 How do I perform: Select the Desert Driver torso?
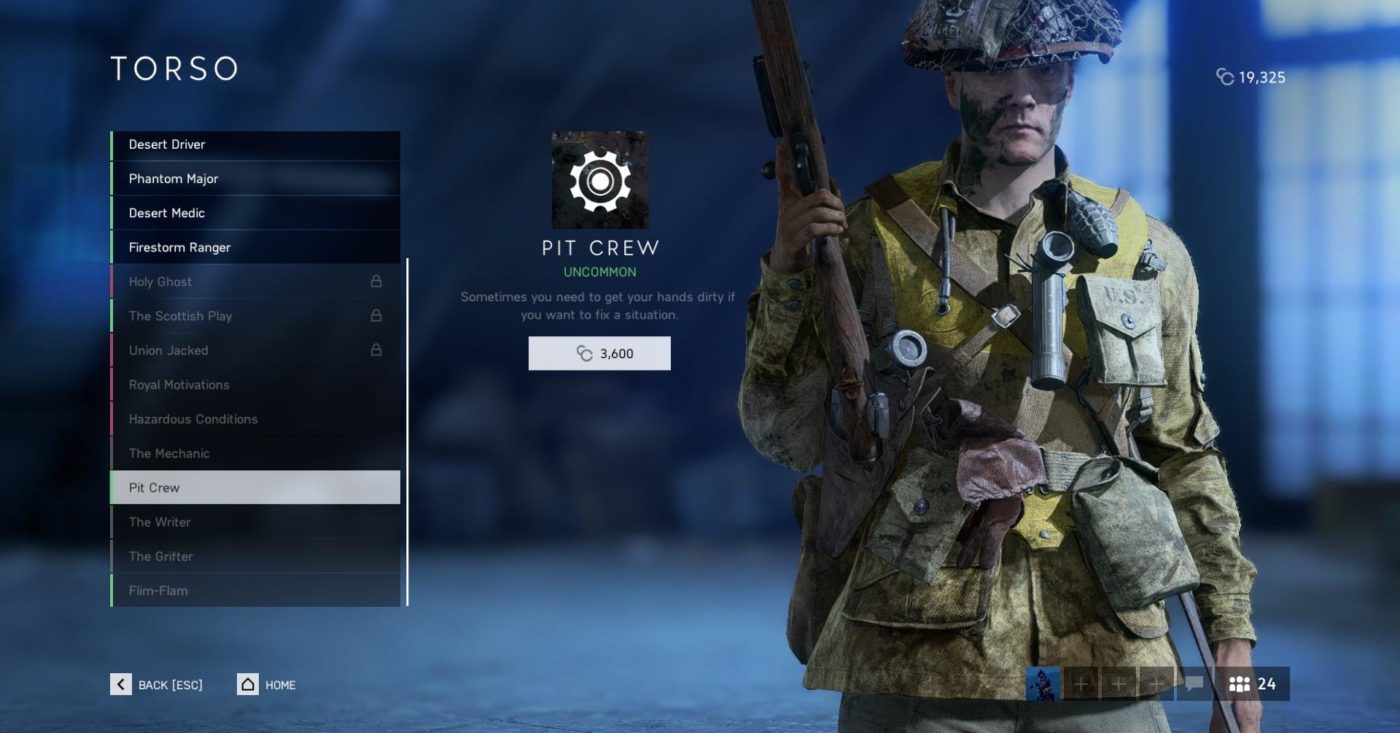click(x=255, y=143)
